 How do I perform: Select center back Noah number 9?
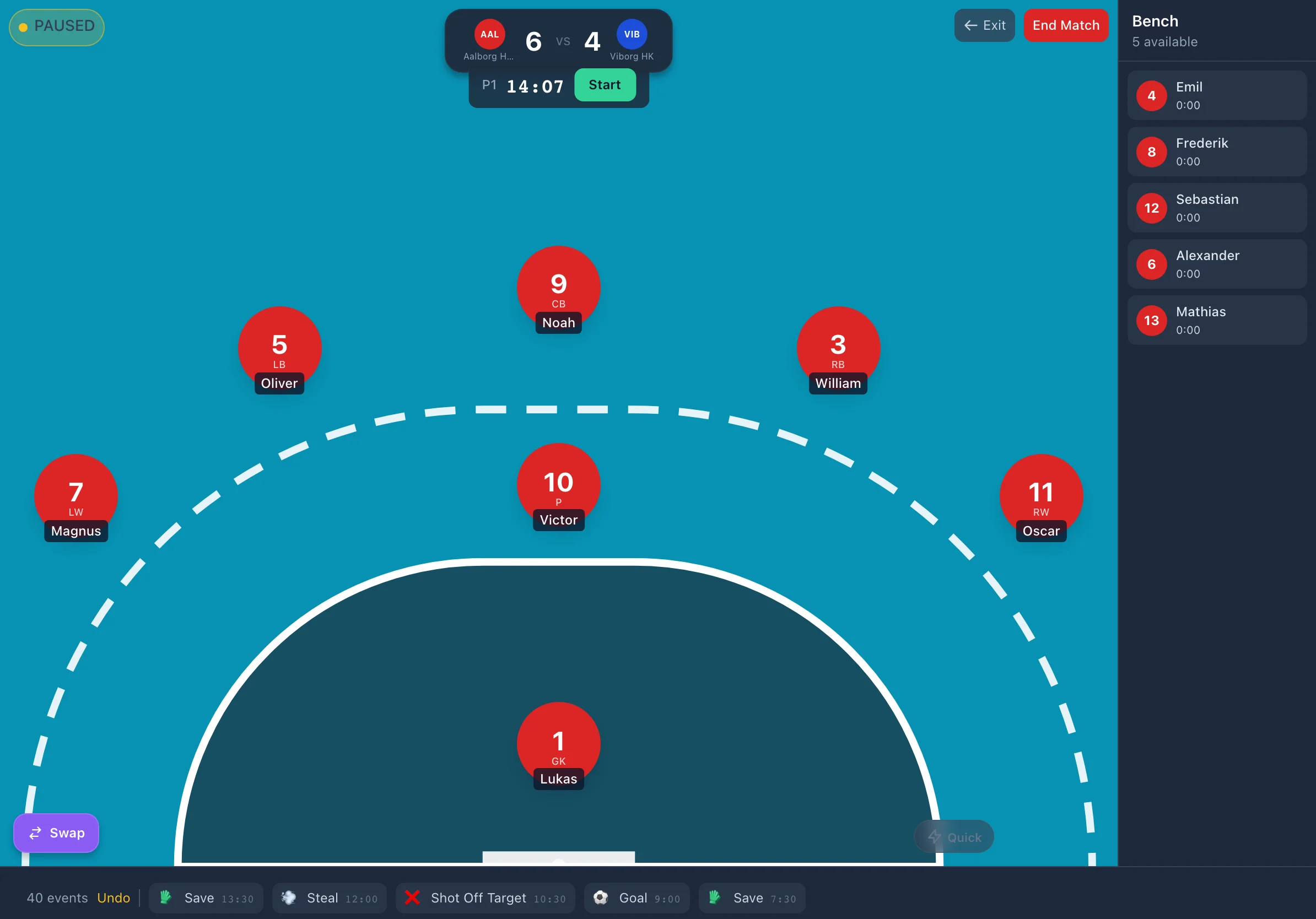[x=558, y=286]
